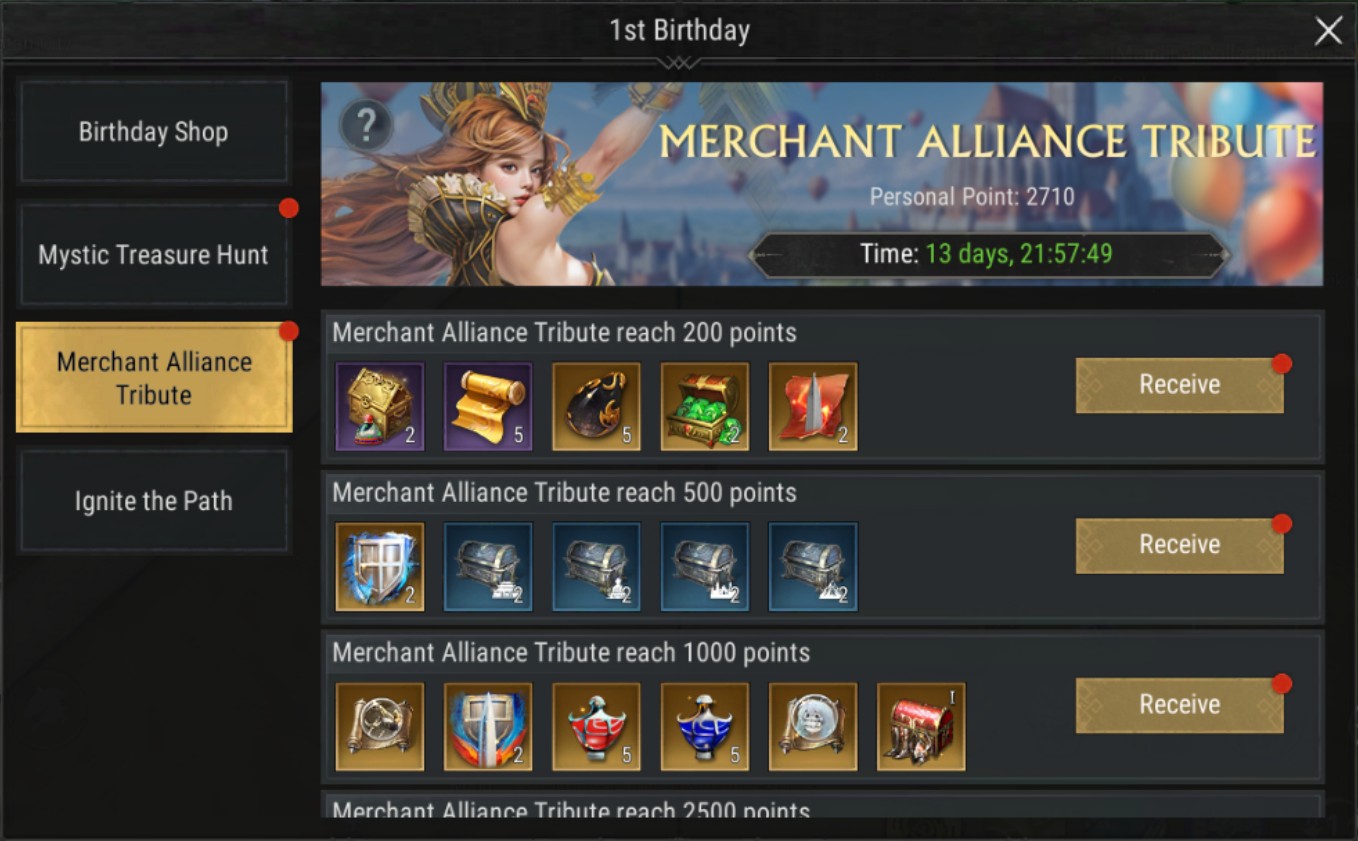The height and width of the screenshot is (841, 1358).
Task: Select the flaming shield reward item
Action: point(488,727)
